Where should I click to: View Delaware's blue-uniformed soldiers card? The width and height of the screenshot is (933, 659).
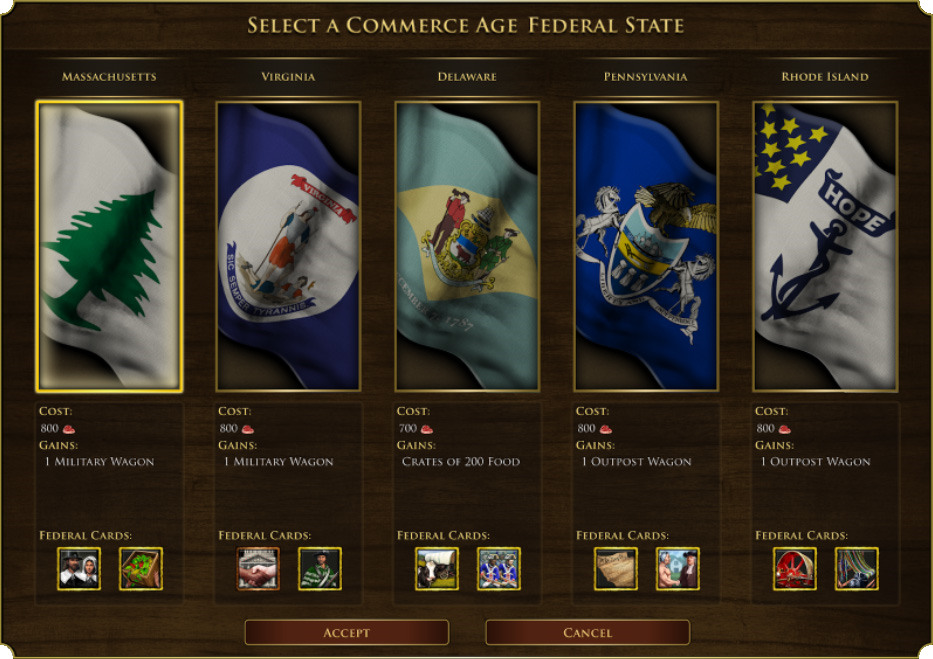(x=499, y=568)
